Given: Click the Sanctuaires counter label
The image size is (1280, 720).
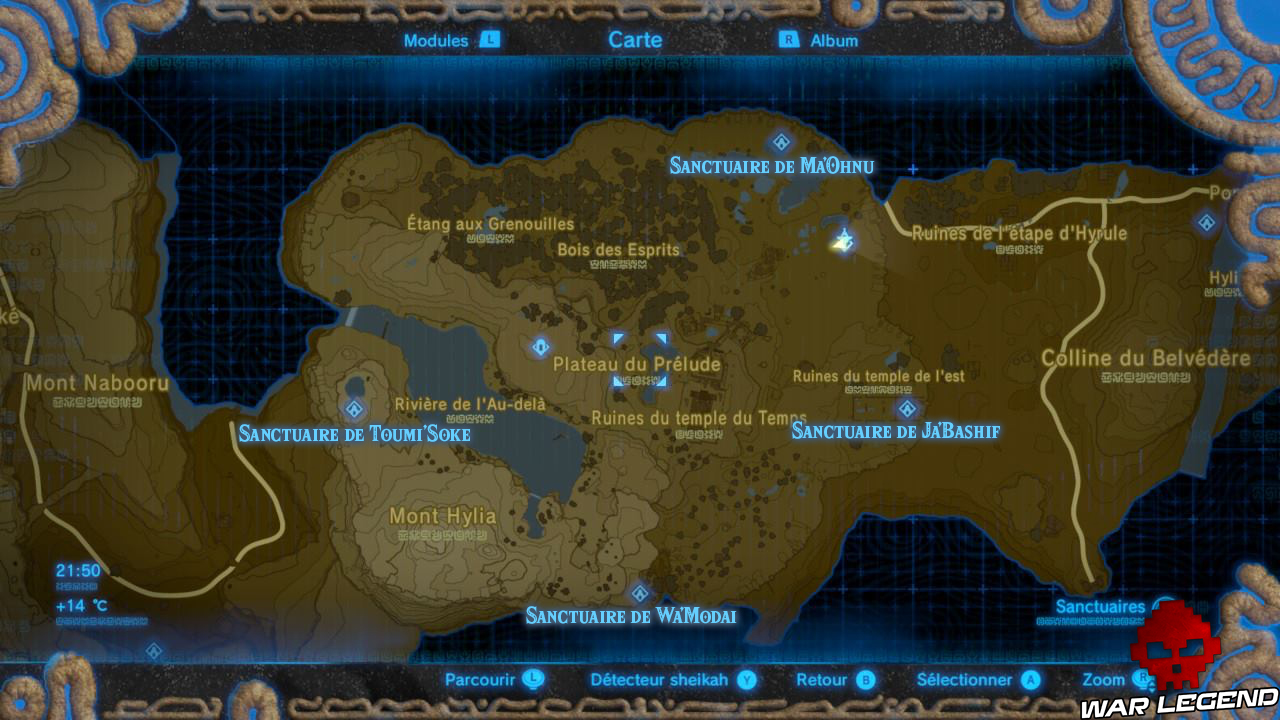Looking at the screenshot, I should (x=1102, y=607).
